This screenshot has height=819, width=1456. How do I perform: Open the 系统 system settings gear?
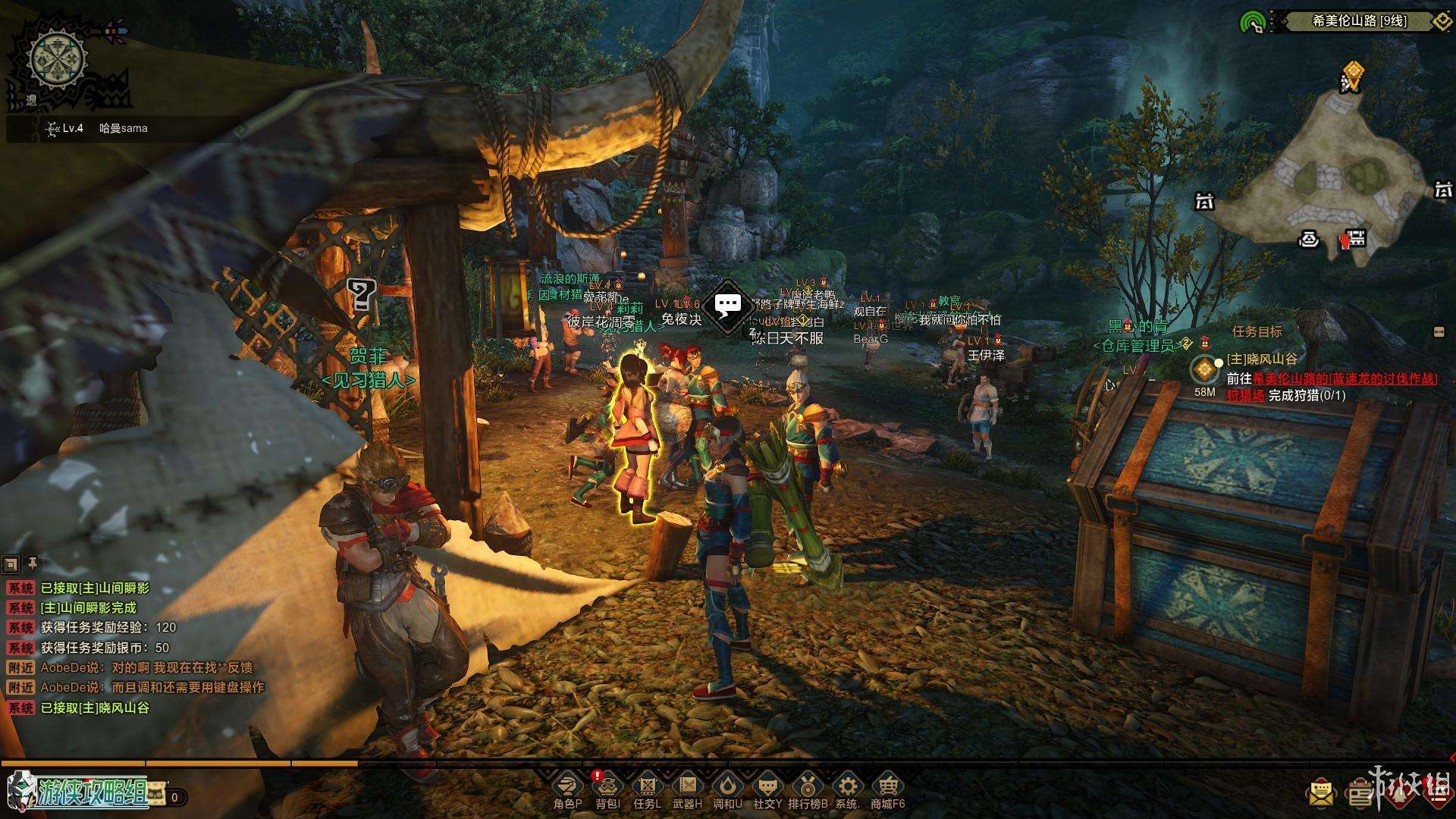(x=847, y=789)
